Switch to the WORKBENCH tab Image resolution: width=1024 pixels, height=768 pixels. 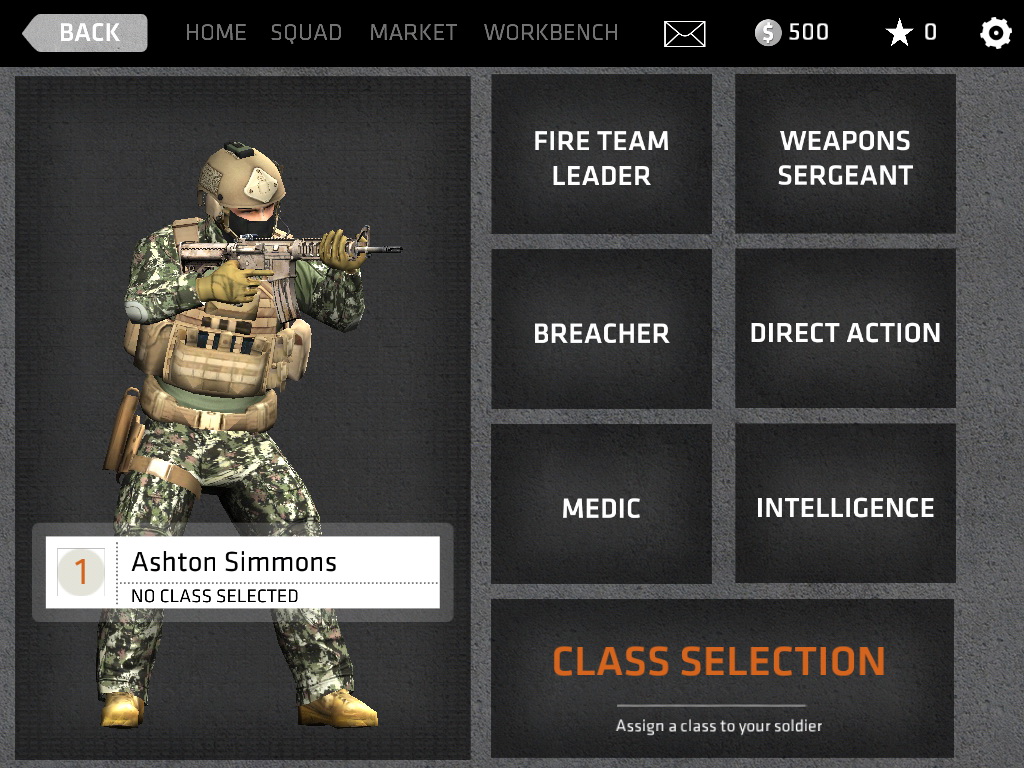click(551, 33)
